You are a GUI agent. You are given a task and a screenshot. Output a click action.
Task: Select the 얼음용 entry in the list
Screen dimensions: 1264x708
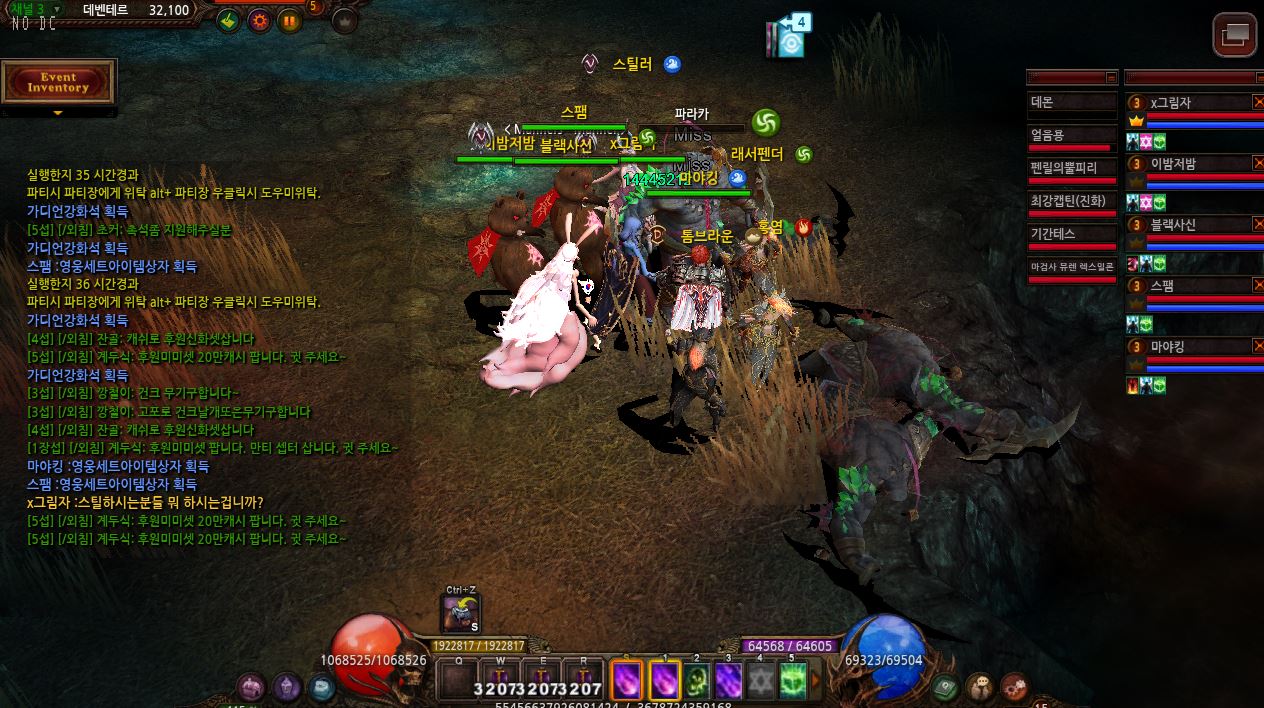1071,135
